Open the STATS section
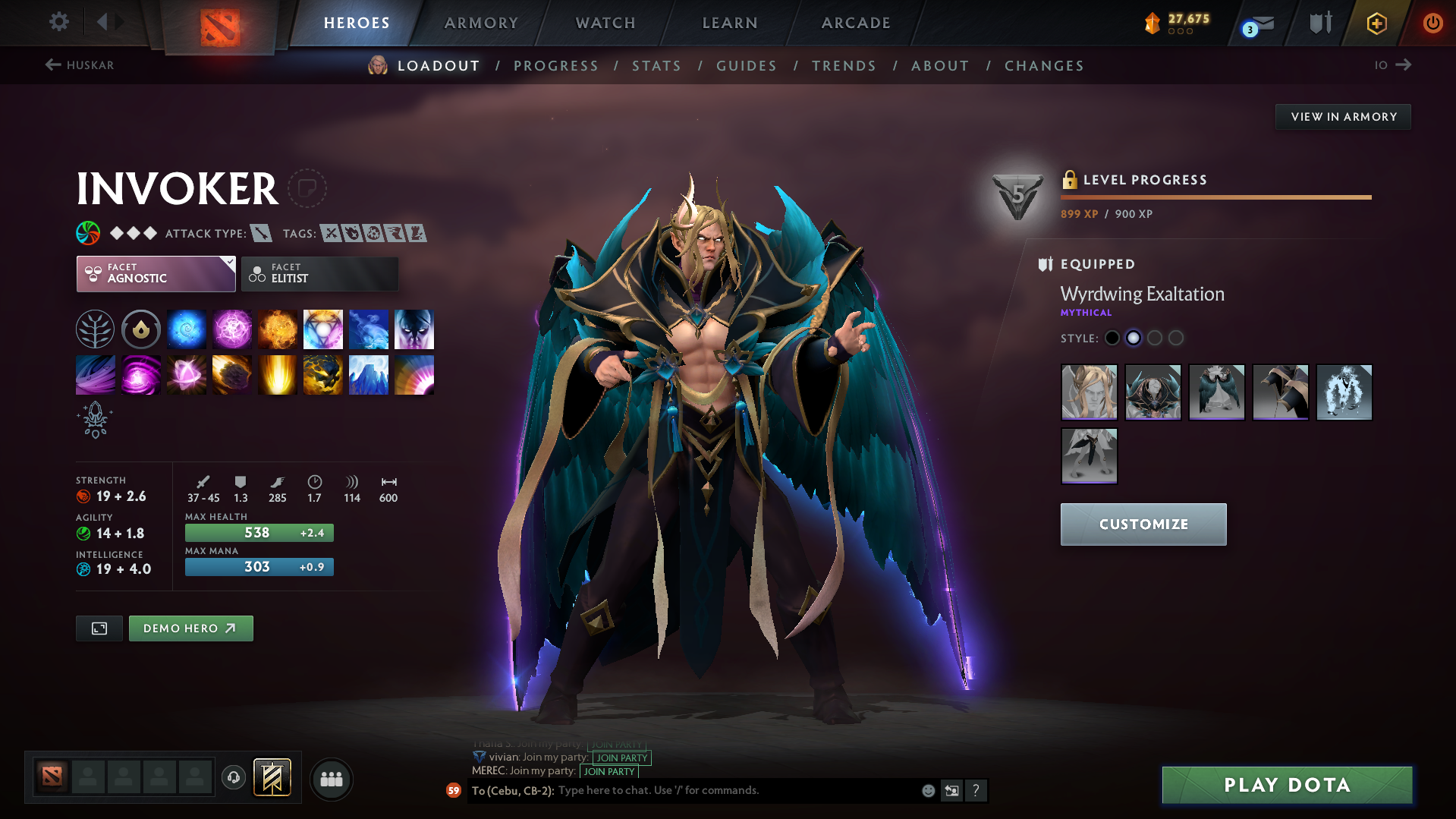1456x819 pixels. 656,65
